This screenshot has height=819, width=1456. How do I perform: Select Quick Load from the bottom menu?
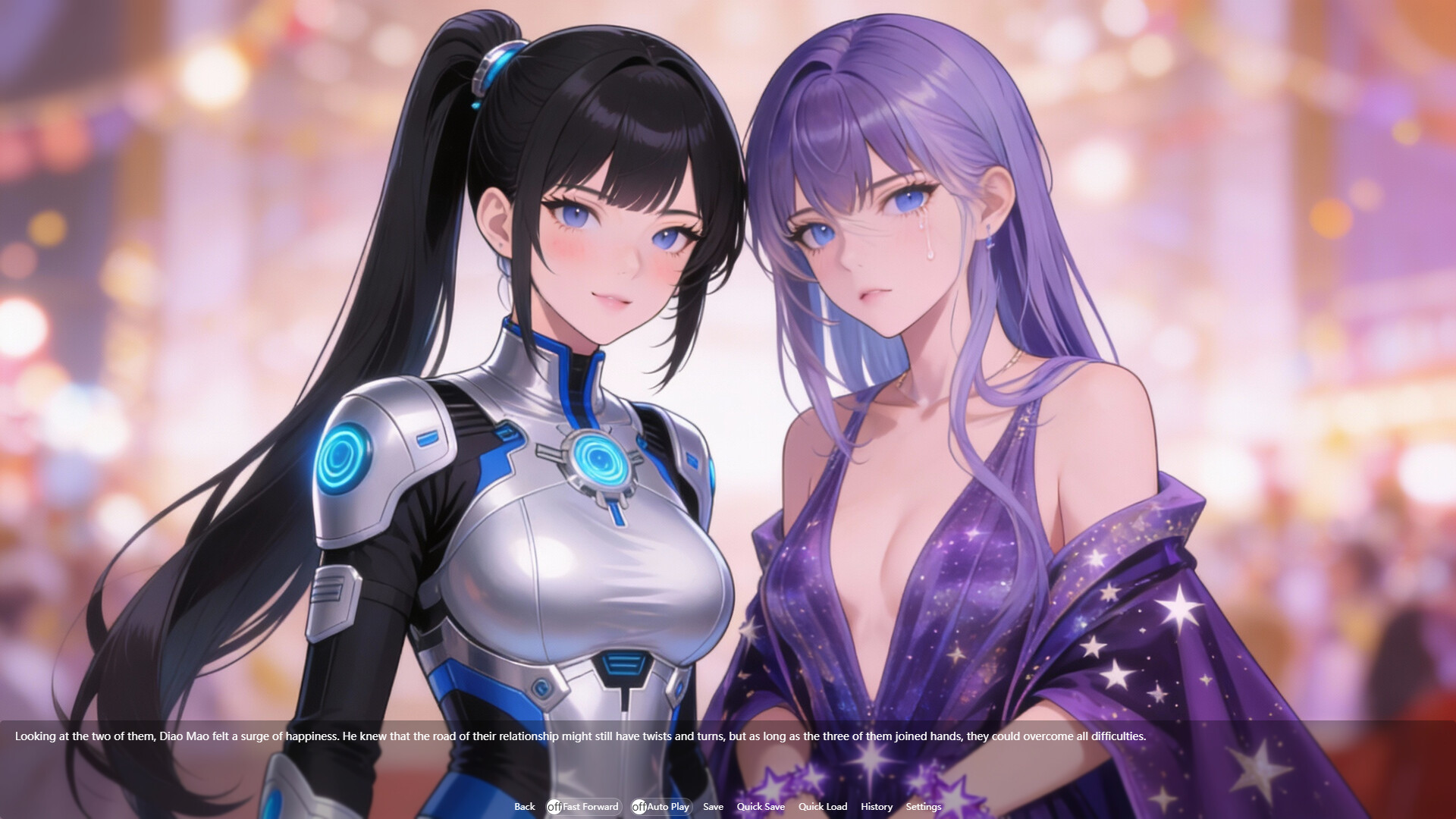[x=823, y=807]
